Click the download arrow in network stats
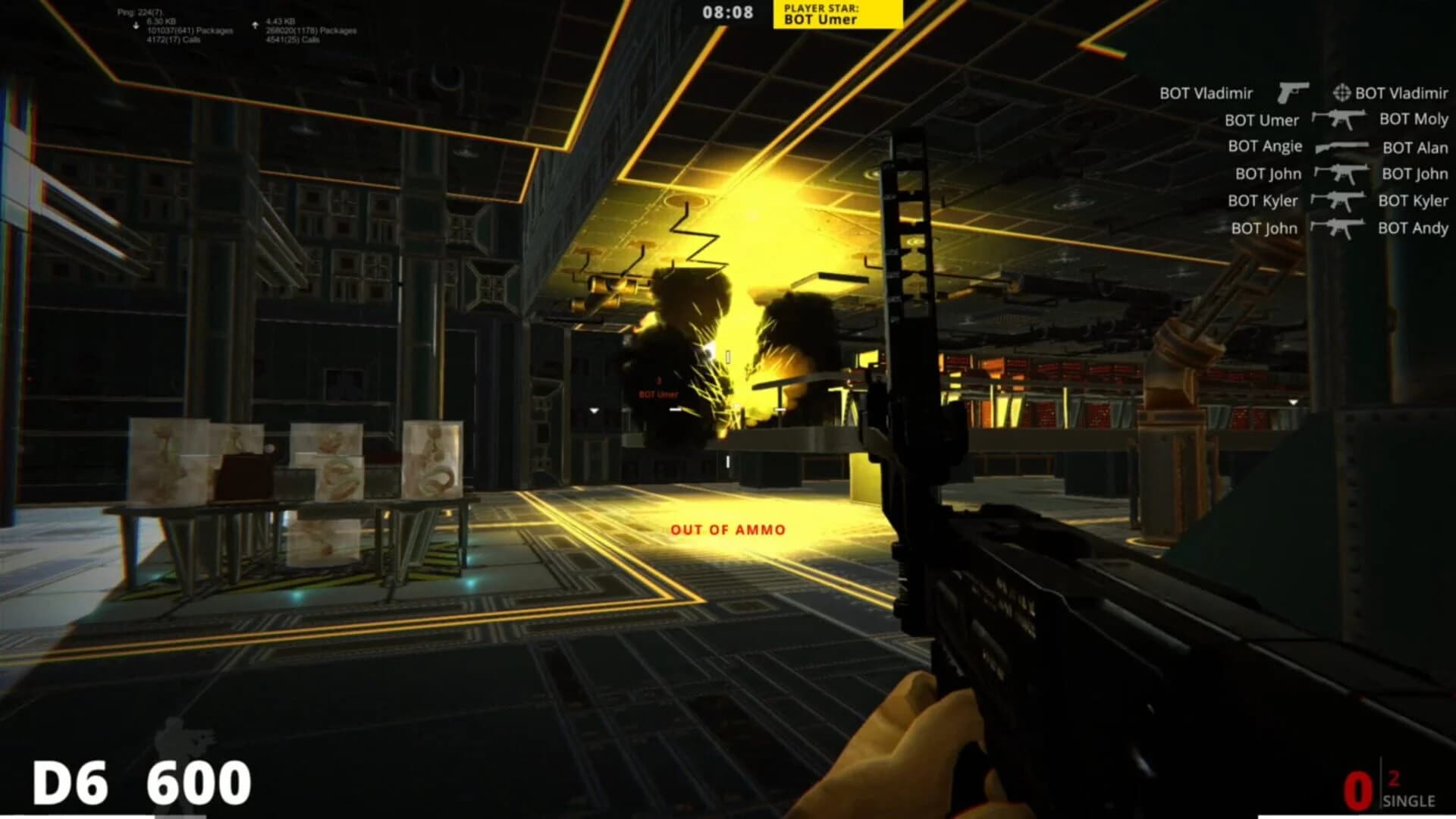Image resolution: width=1456 pixels, height=819 pixels. click(137, 23)
